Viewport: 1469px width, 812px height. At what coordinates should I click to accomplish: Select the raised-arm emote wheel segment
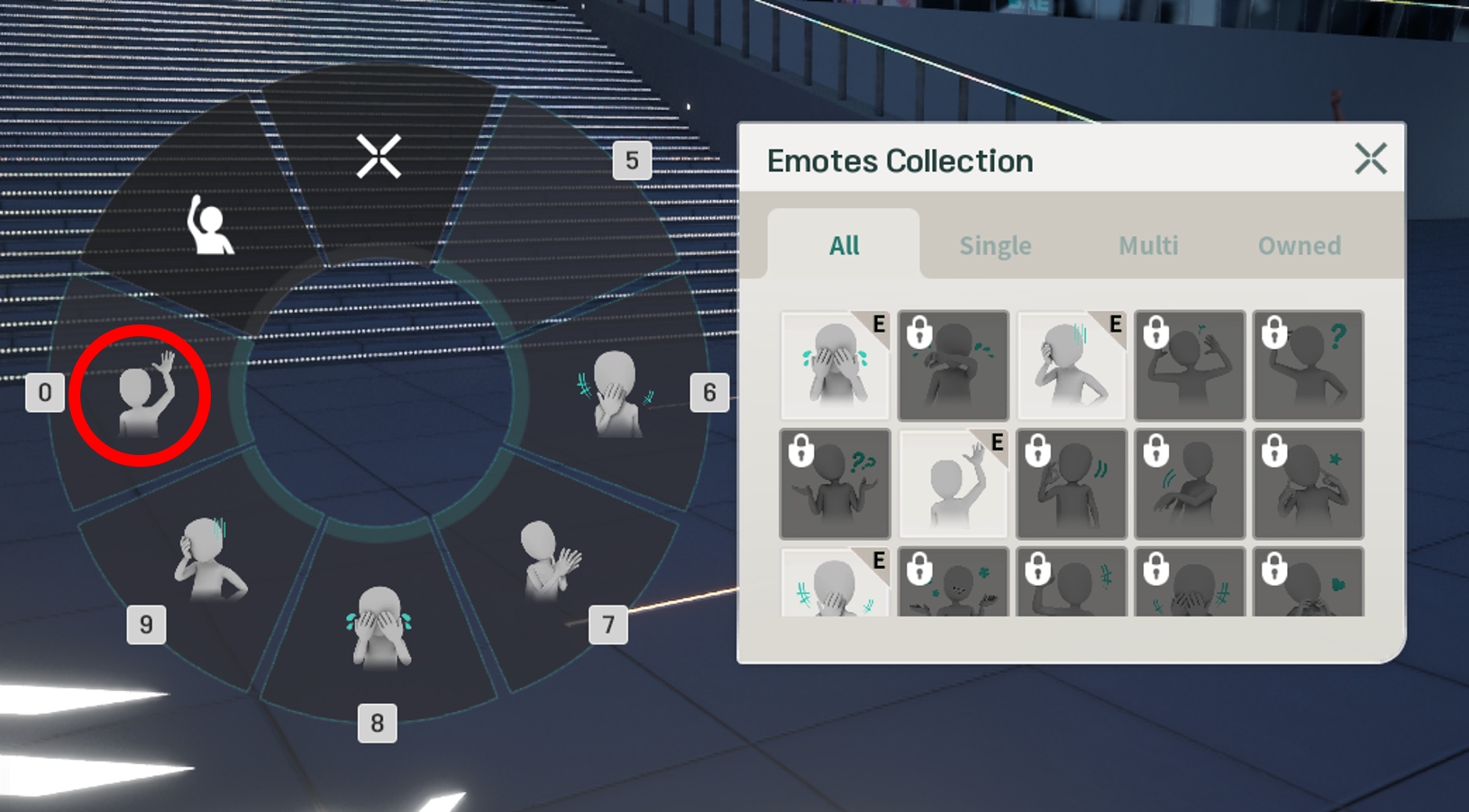[209, 225]
